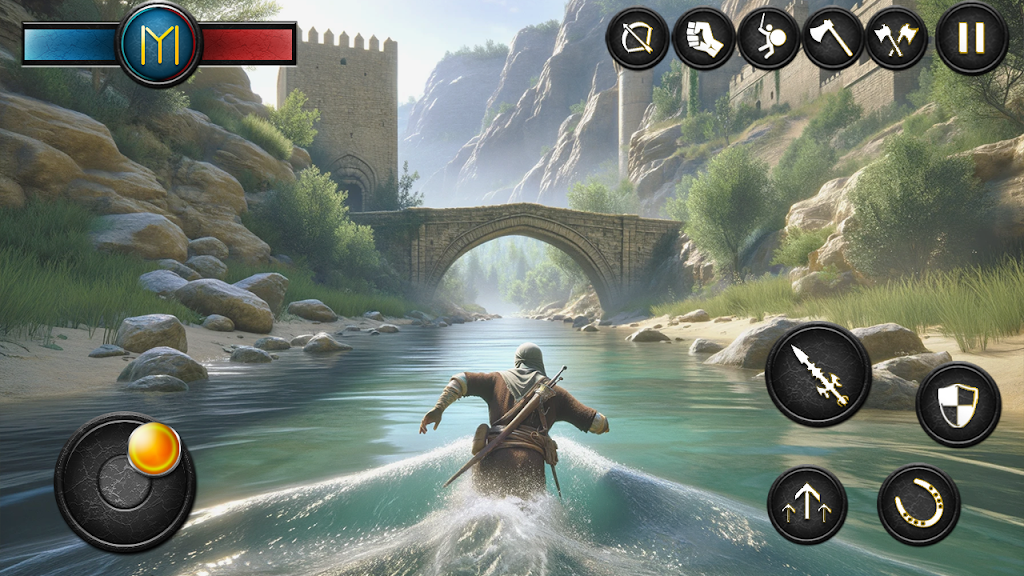Image resolution: width=1024 pixels, height=576 pixels.
Task: Choose the sword and shield warrior icon
Action: [x=768, y=38]
